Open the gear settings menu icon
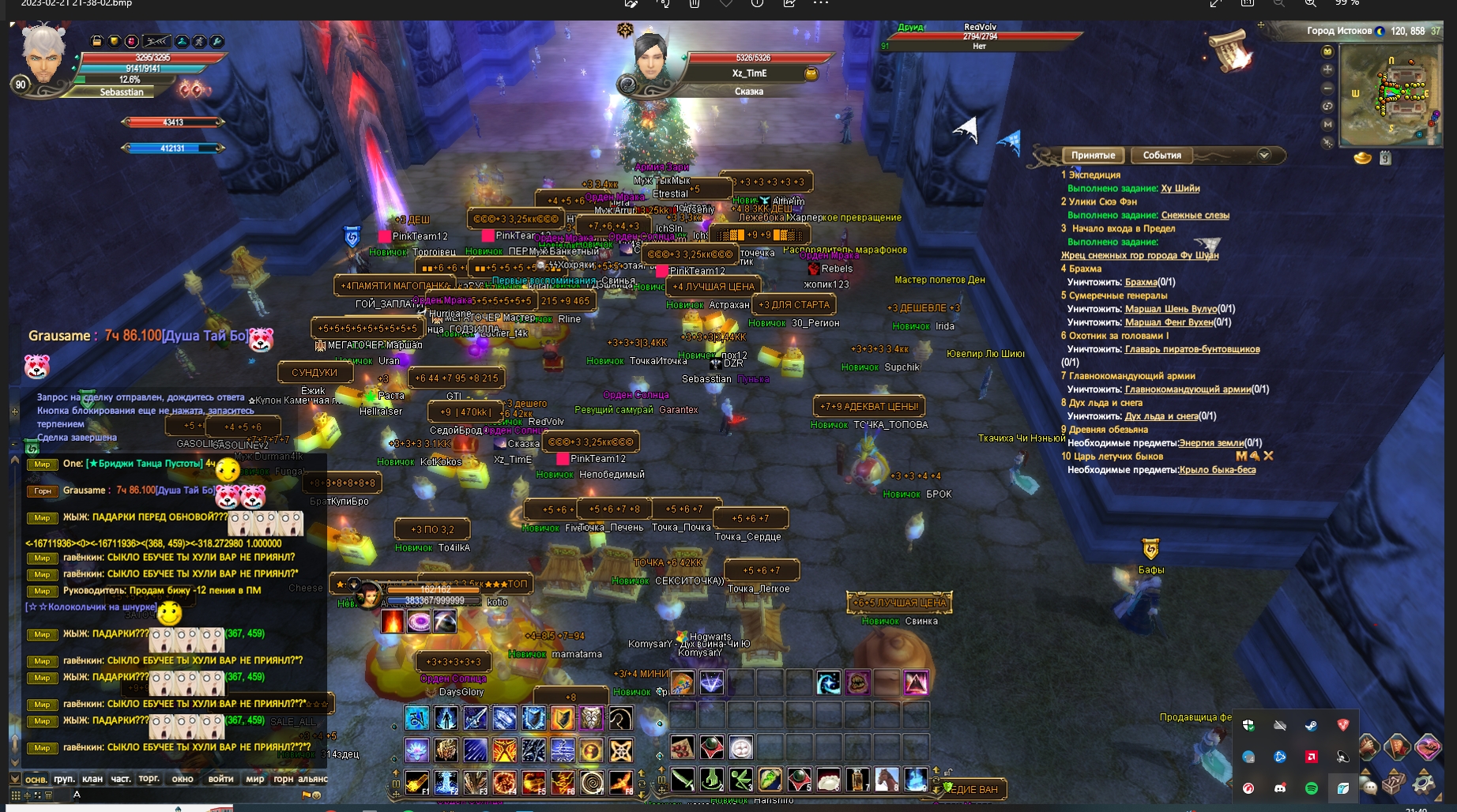Image resolution: width=1457 pixels, height=812 pixels. (1425, 783)
